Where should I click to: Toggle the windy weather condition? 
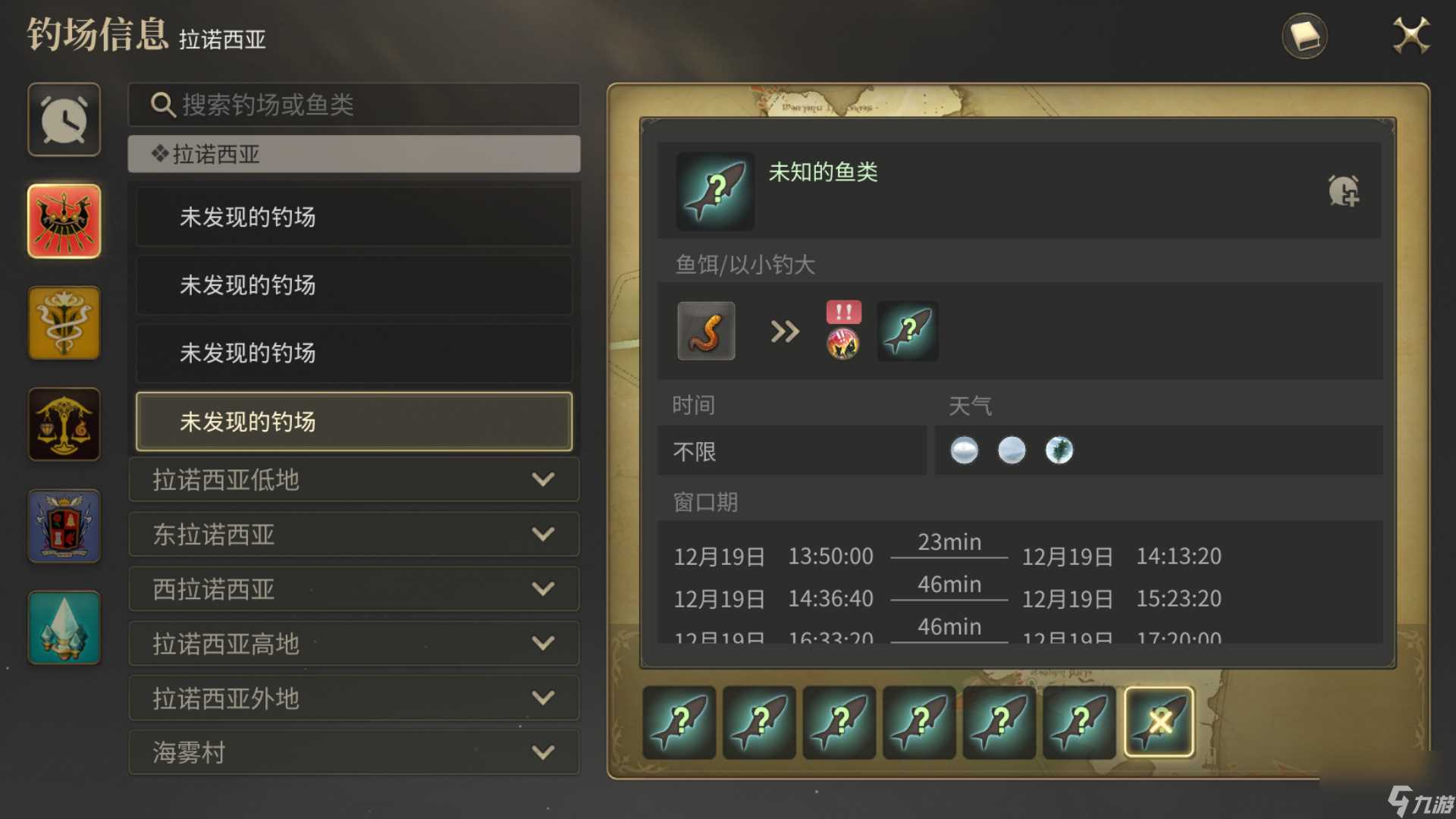point(1059,450)
